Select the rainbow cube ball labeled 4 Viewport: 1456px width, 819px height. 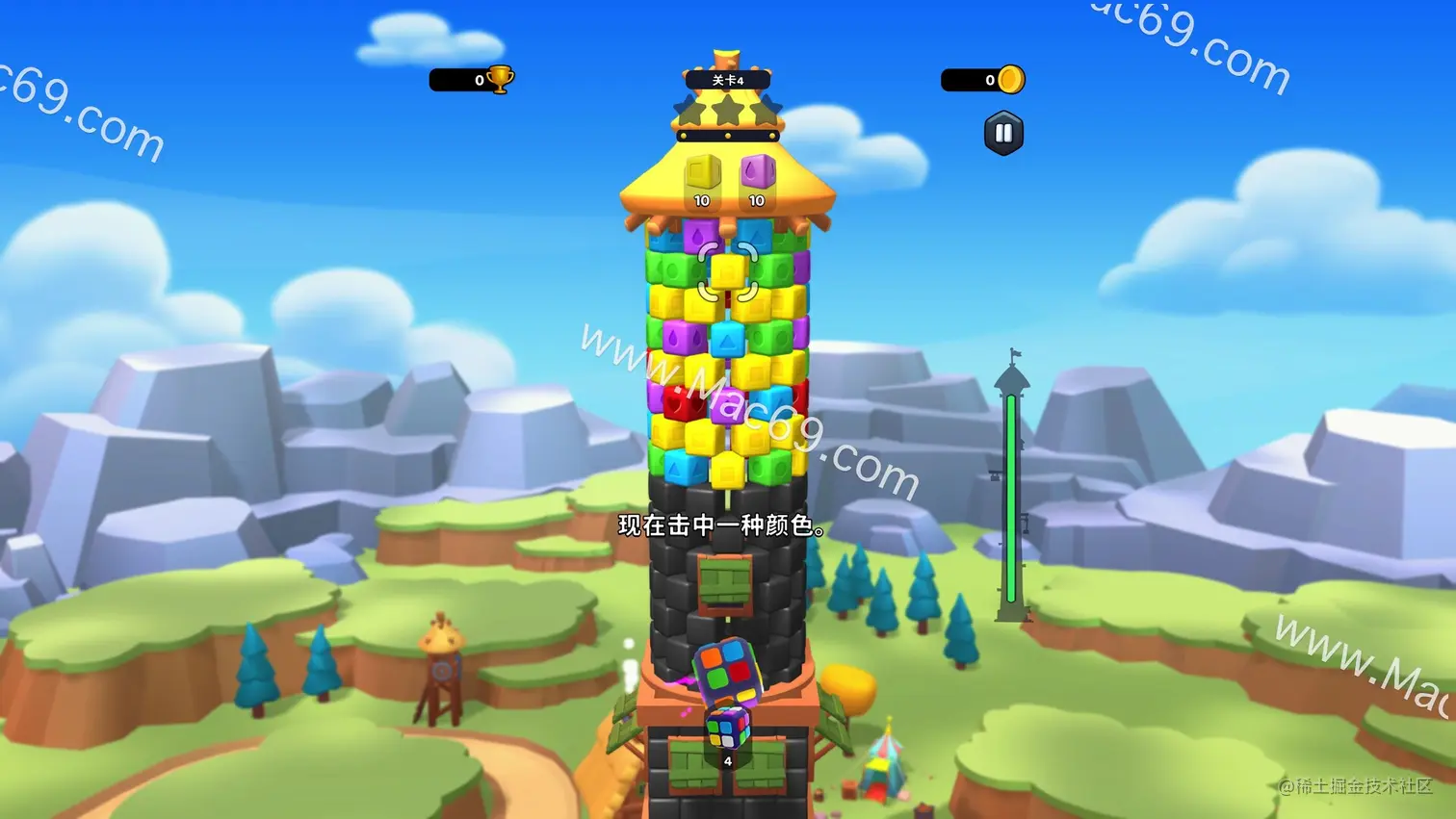[727, 729]
